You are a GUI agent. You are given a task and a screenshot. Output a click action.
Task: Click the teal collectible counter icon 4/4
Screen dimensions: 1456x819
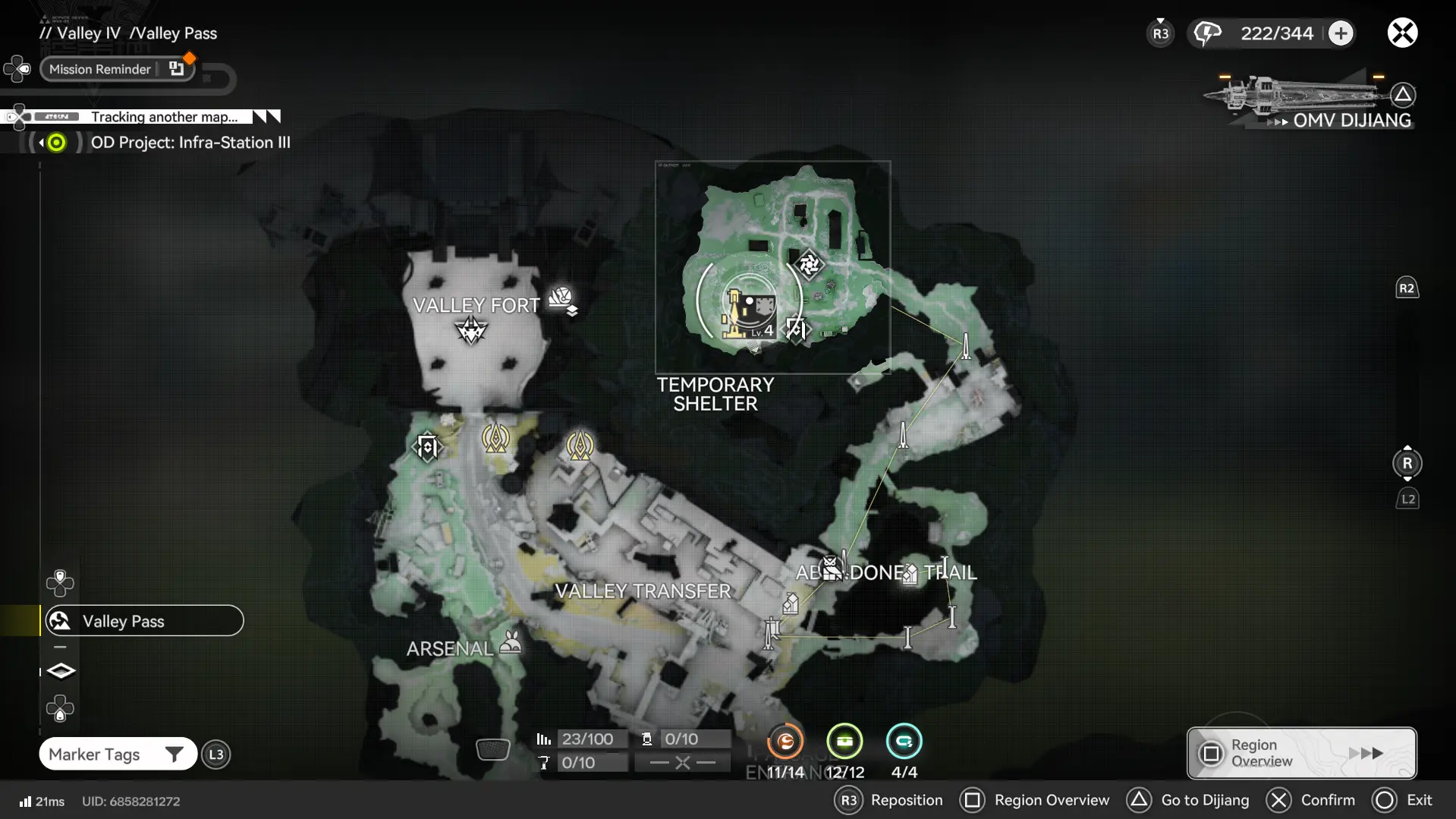[x=904, y=742]
